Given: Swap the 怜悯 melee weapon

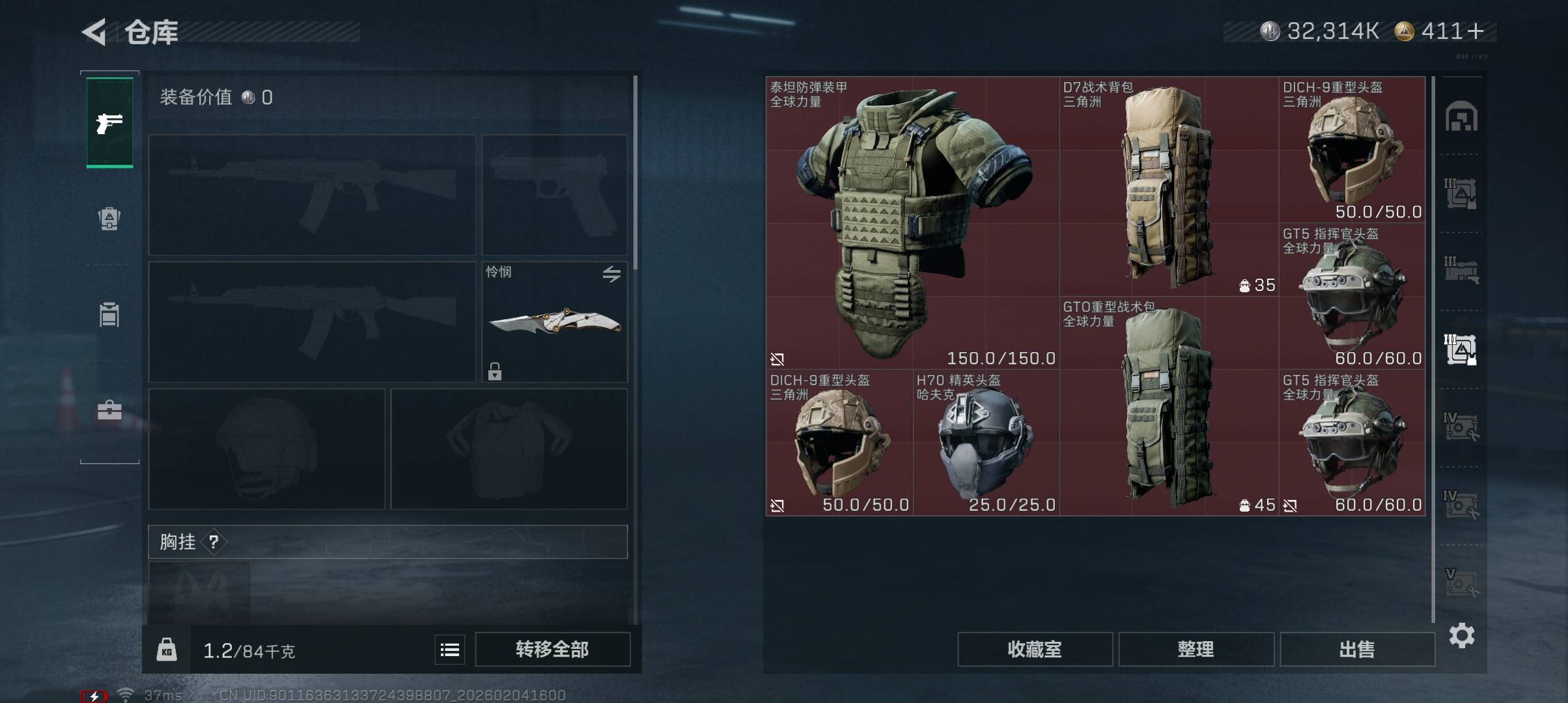Looking at the screenshot, I should (611, 274).
